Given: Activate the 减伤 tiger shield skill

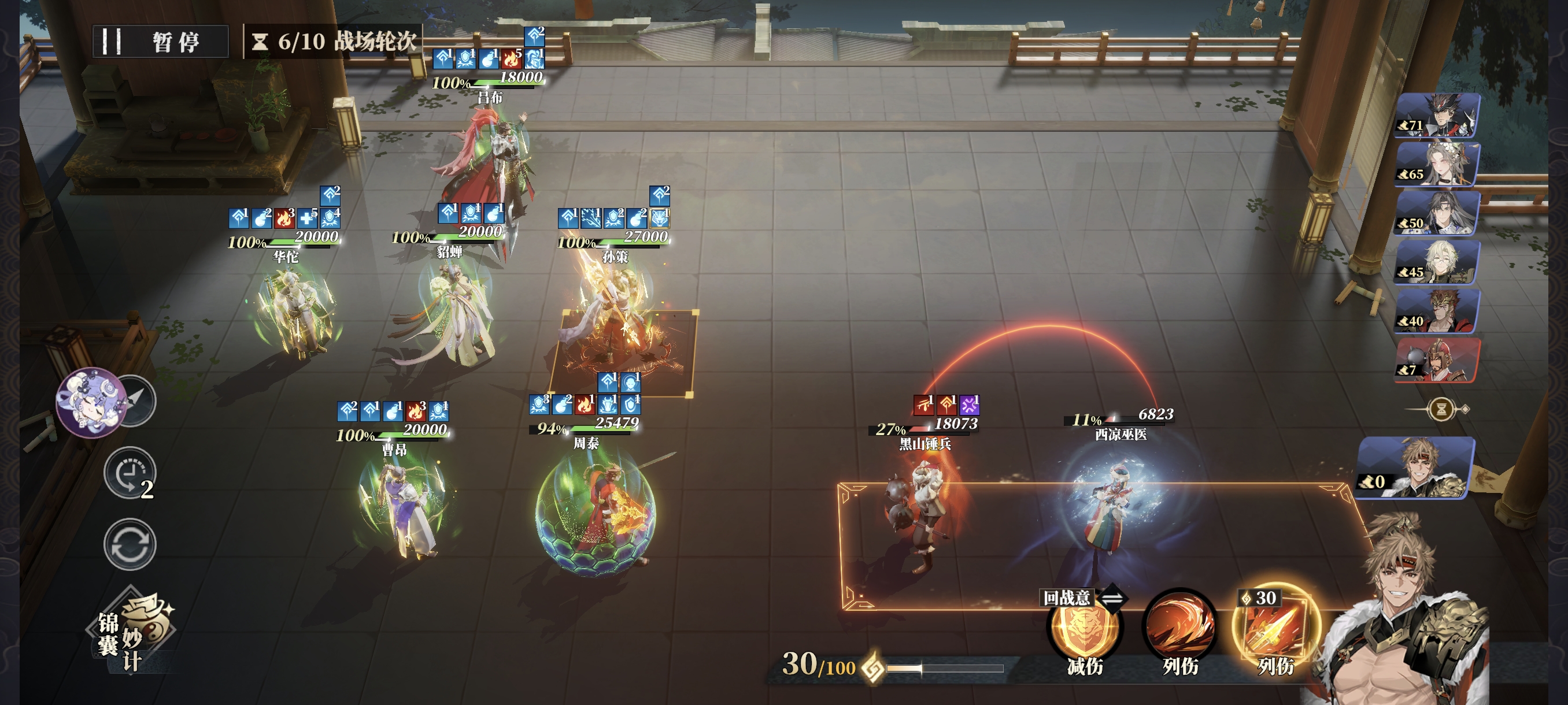Looking at the screenshot, I should pos(1083,629).
